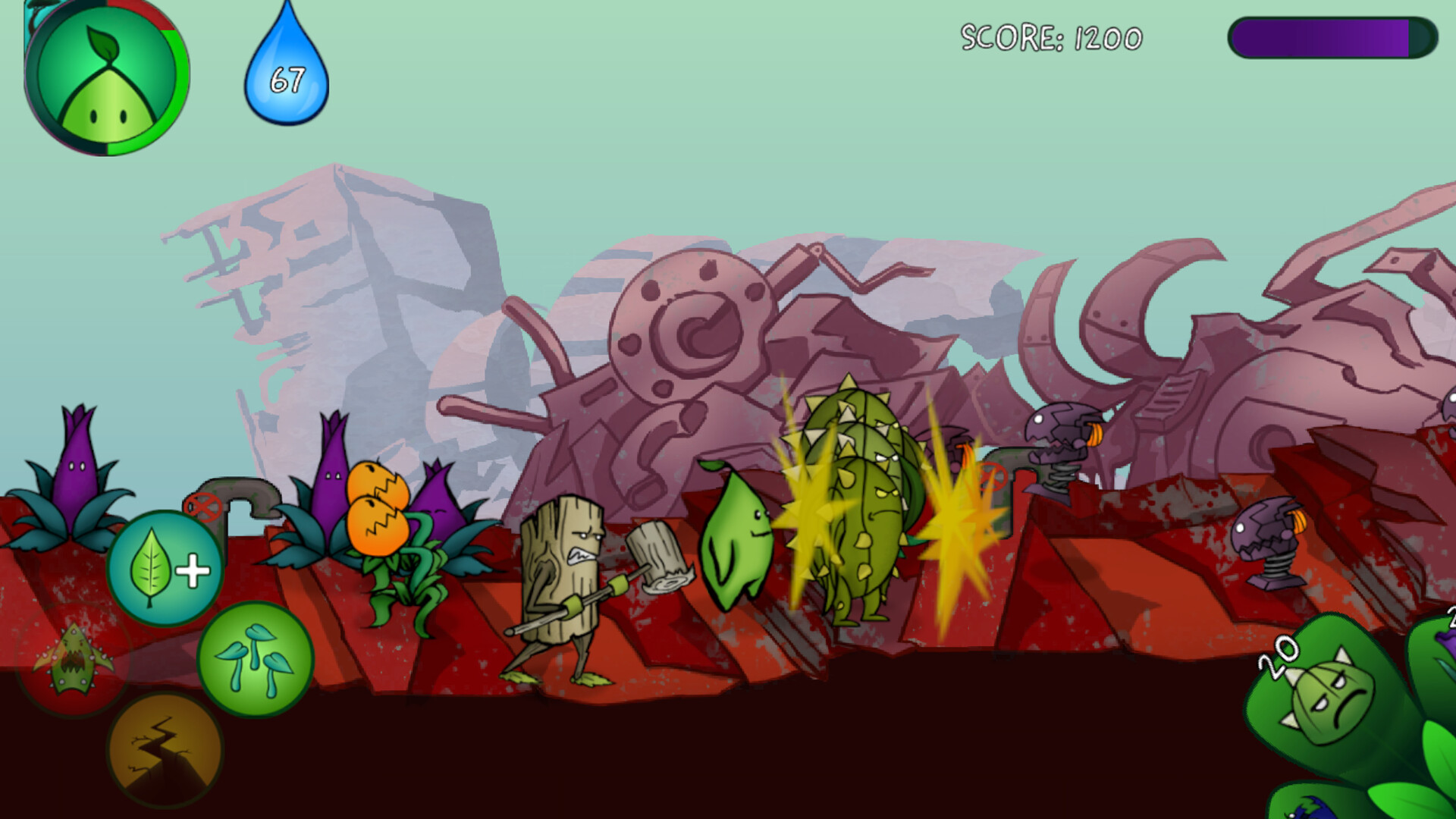The image size is (1456, 819).
Task: Tap the SCORE: 1200 display
Action: click(x=1050, y=34)
